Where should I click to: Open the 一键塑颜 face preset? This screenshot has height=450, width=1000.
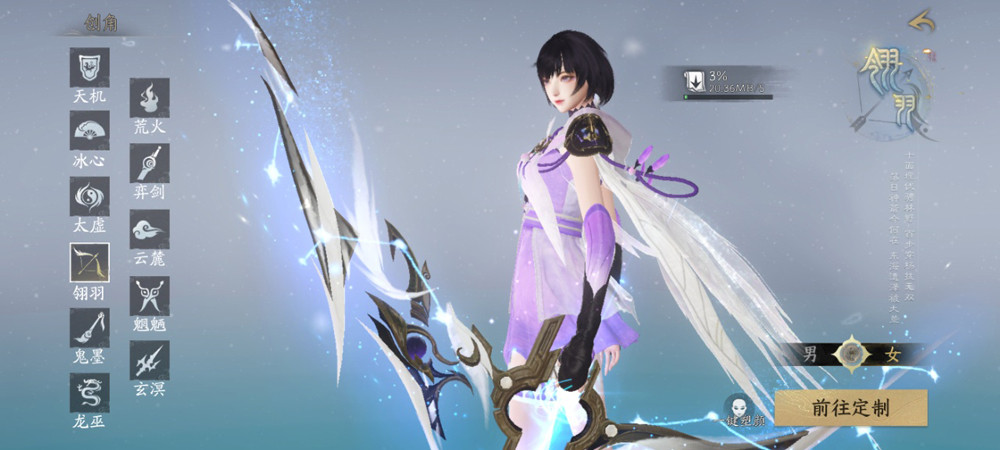(x=741, y=409)
